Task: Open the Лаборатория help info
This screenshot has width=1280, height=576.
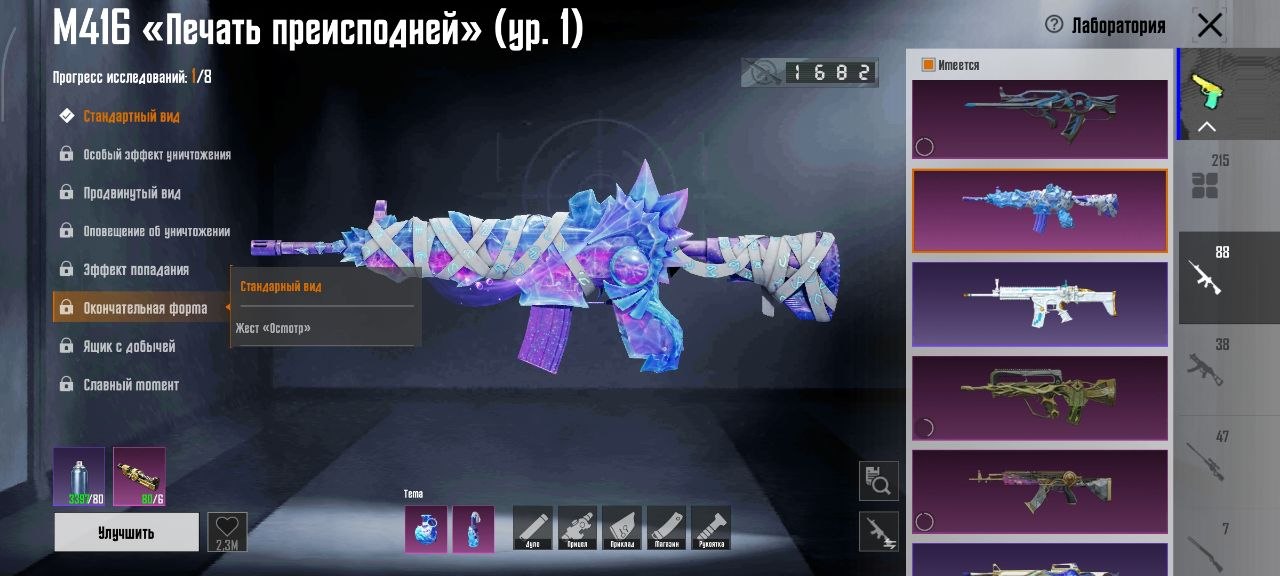Action: click(x=1053, y=25)
